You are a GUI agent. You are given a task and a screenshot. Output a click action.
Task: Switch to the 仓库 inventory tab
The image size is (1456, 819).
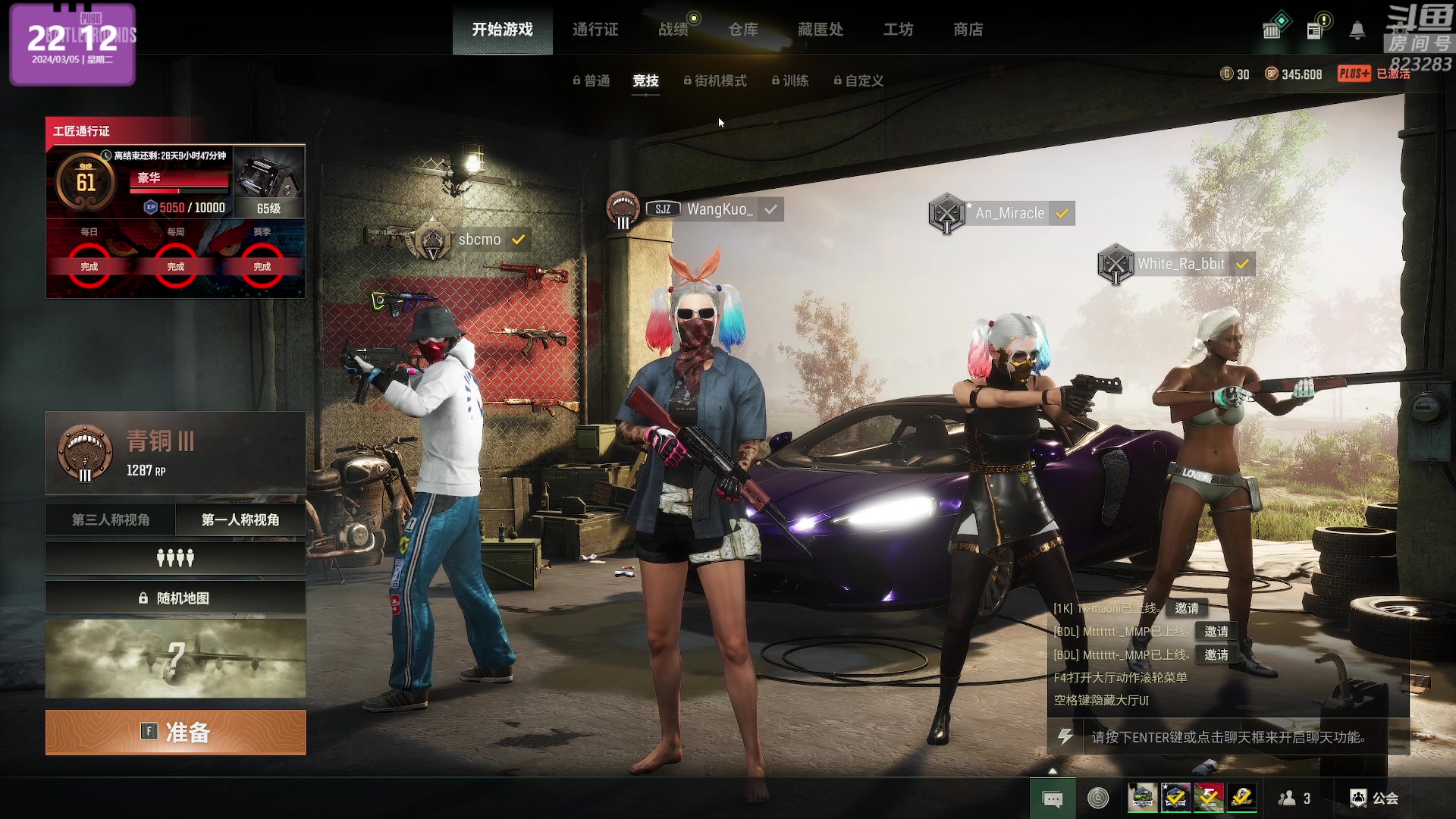coord(743,30)
